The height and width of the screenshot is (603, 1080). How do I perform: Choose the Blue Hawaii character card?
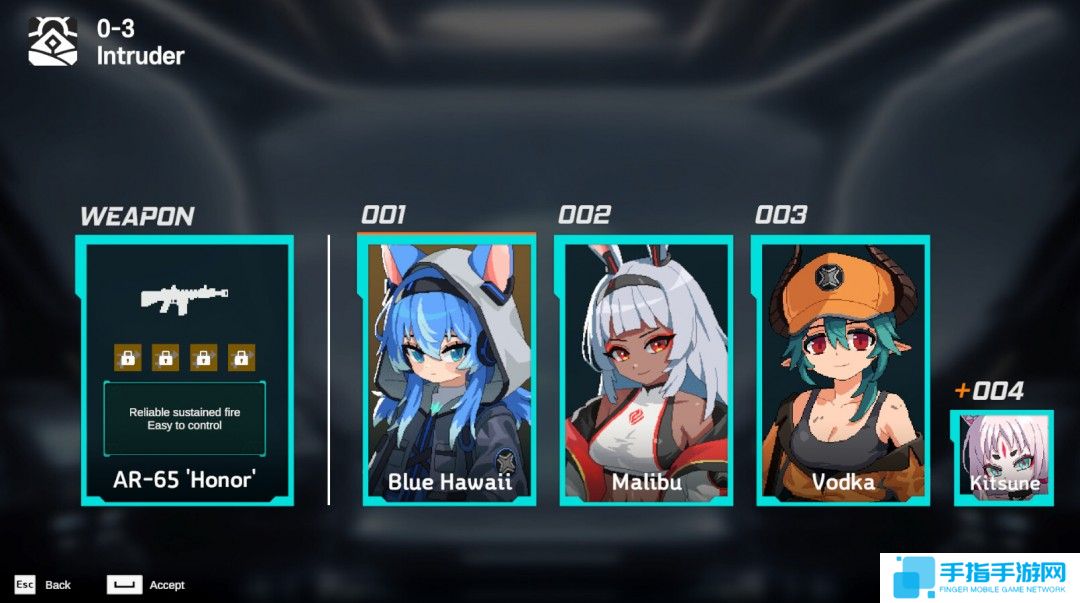click(447, 370)
